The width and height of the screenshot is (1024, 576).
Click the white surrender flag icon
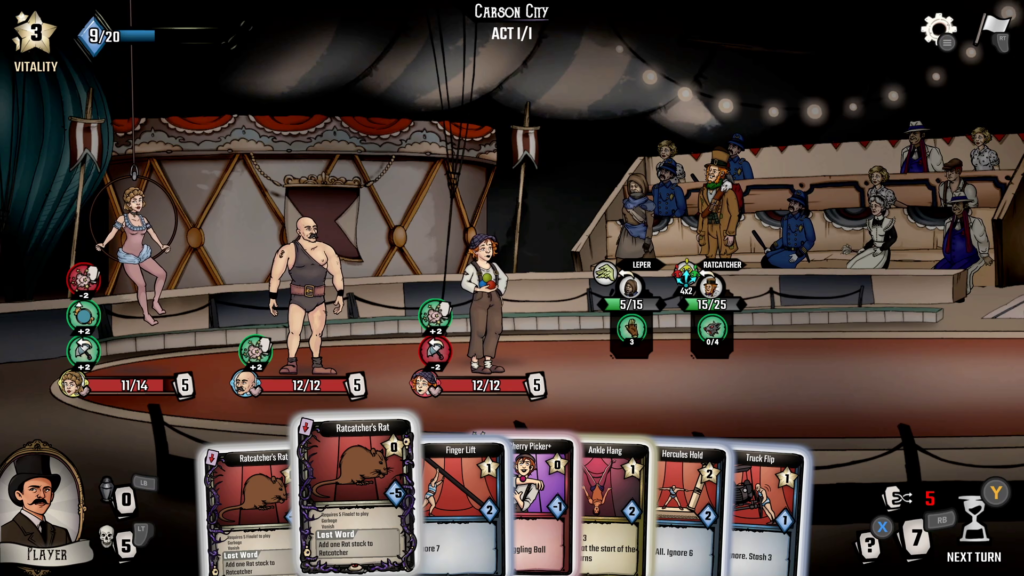[x=991, y=27]
